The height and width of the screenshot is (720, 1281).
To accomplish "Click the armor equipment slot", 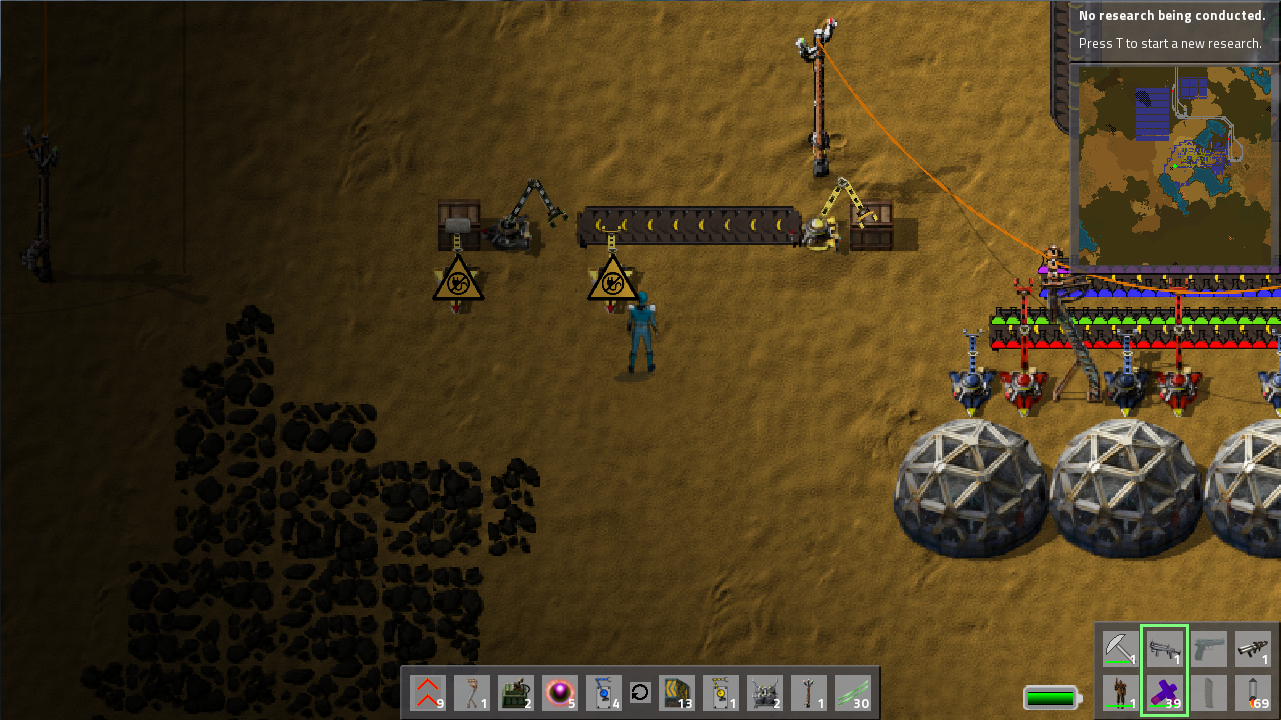I will [x=1121, y=693].
